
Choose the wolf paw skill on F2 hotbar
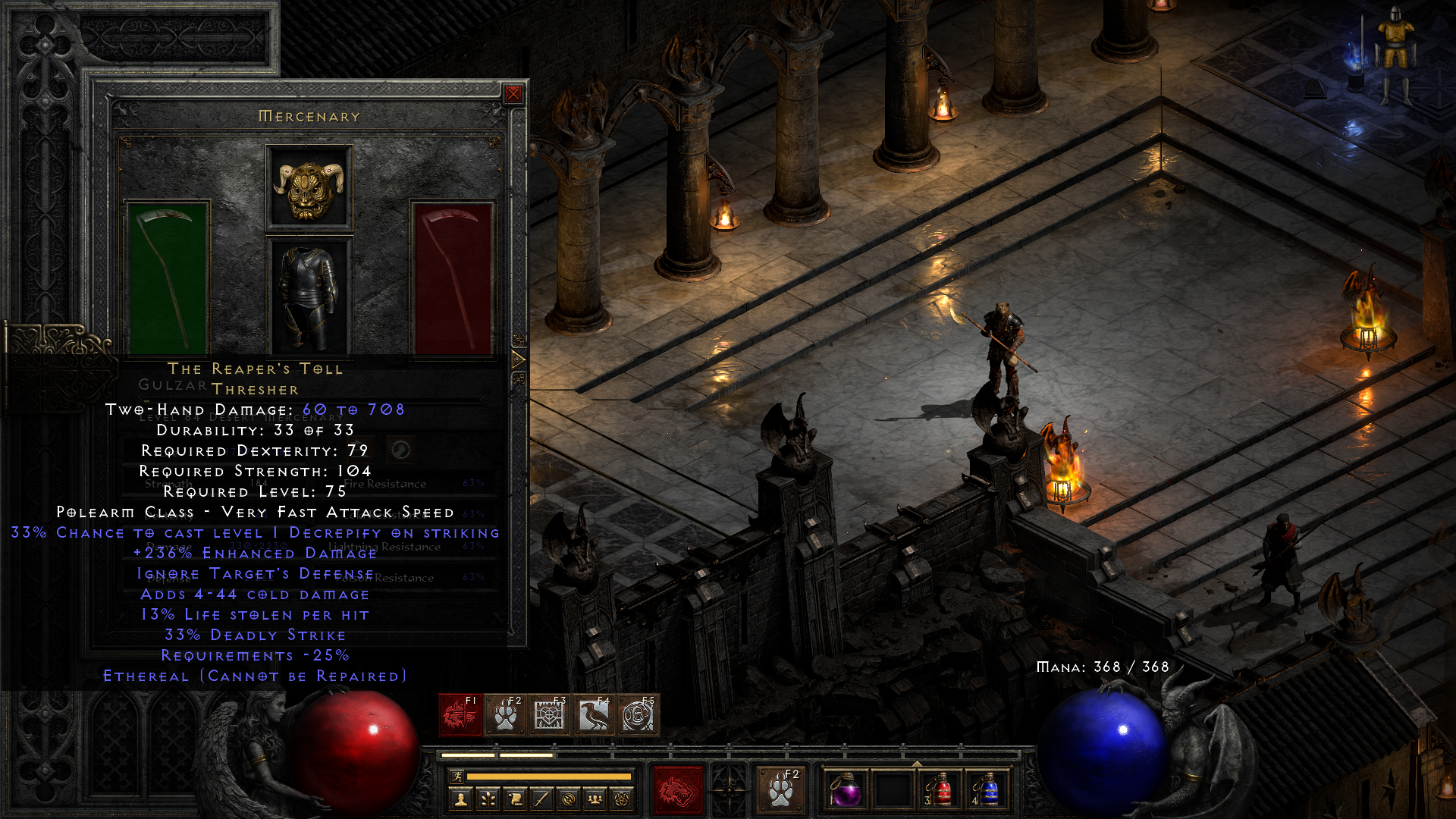(x=505, y=715)
